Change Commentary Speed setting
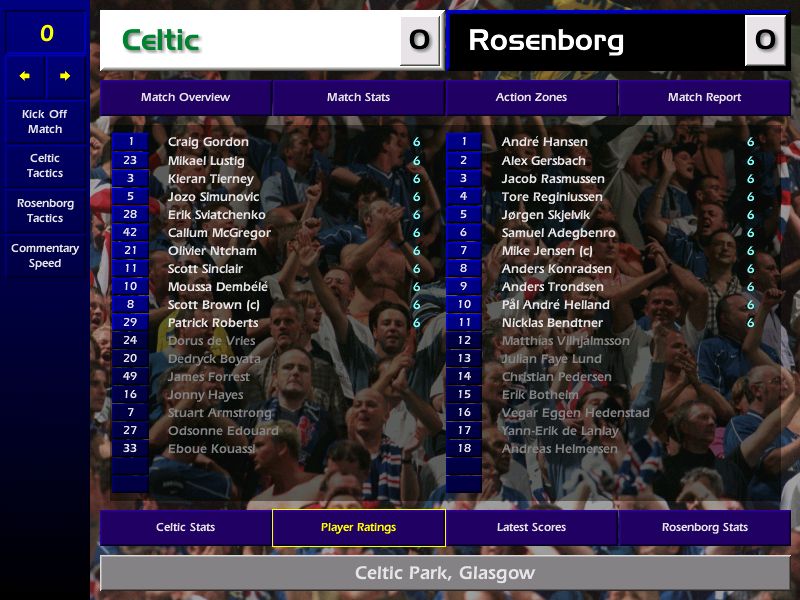This screenshot has height=600, width=800. pyautogui.click(x=45, y=256)
